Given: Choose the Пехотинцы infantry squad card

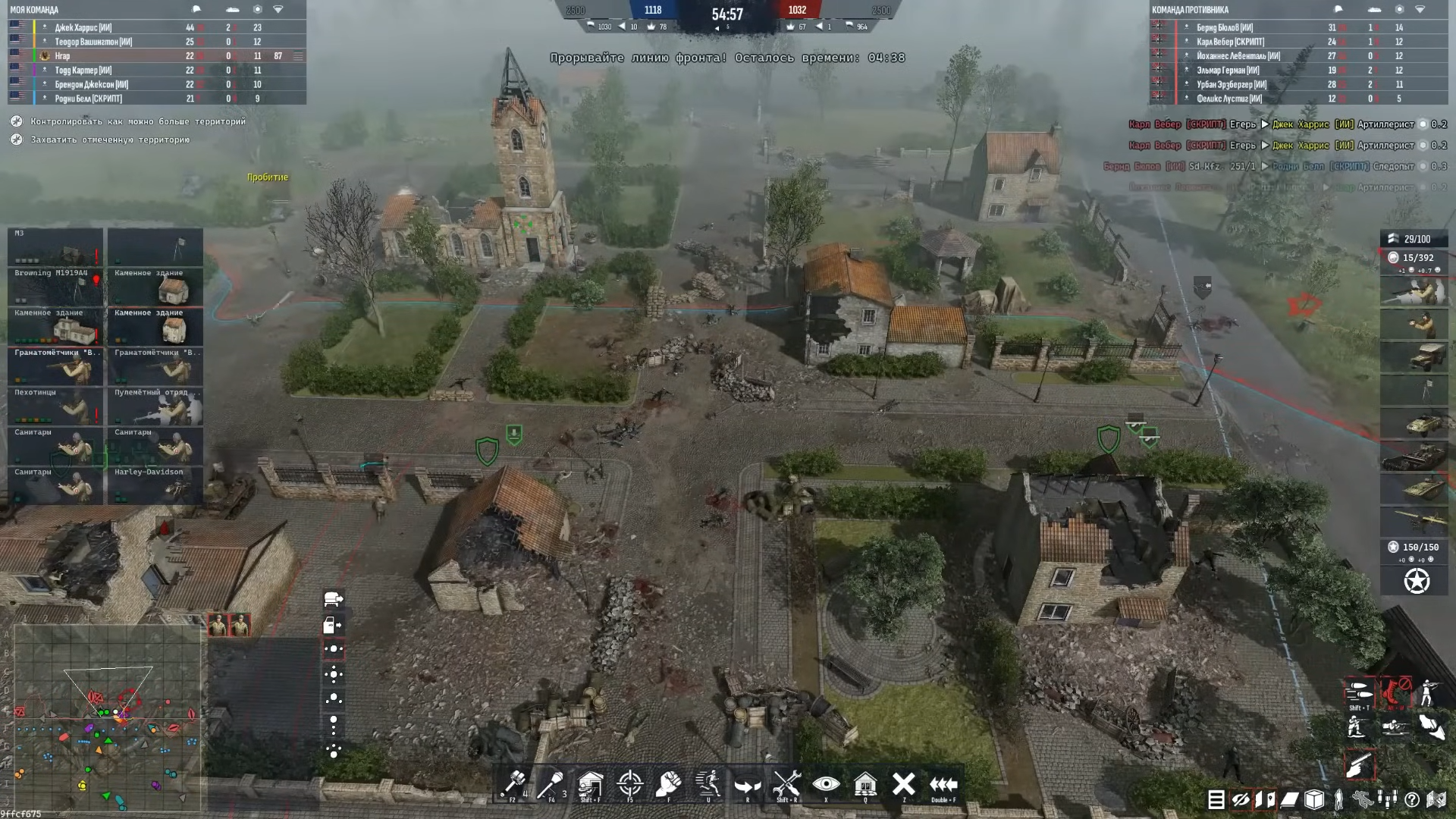Looking at the screenshot, I should 55,406.
